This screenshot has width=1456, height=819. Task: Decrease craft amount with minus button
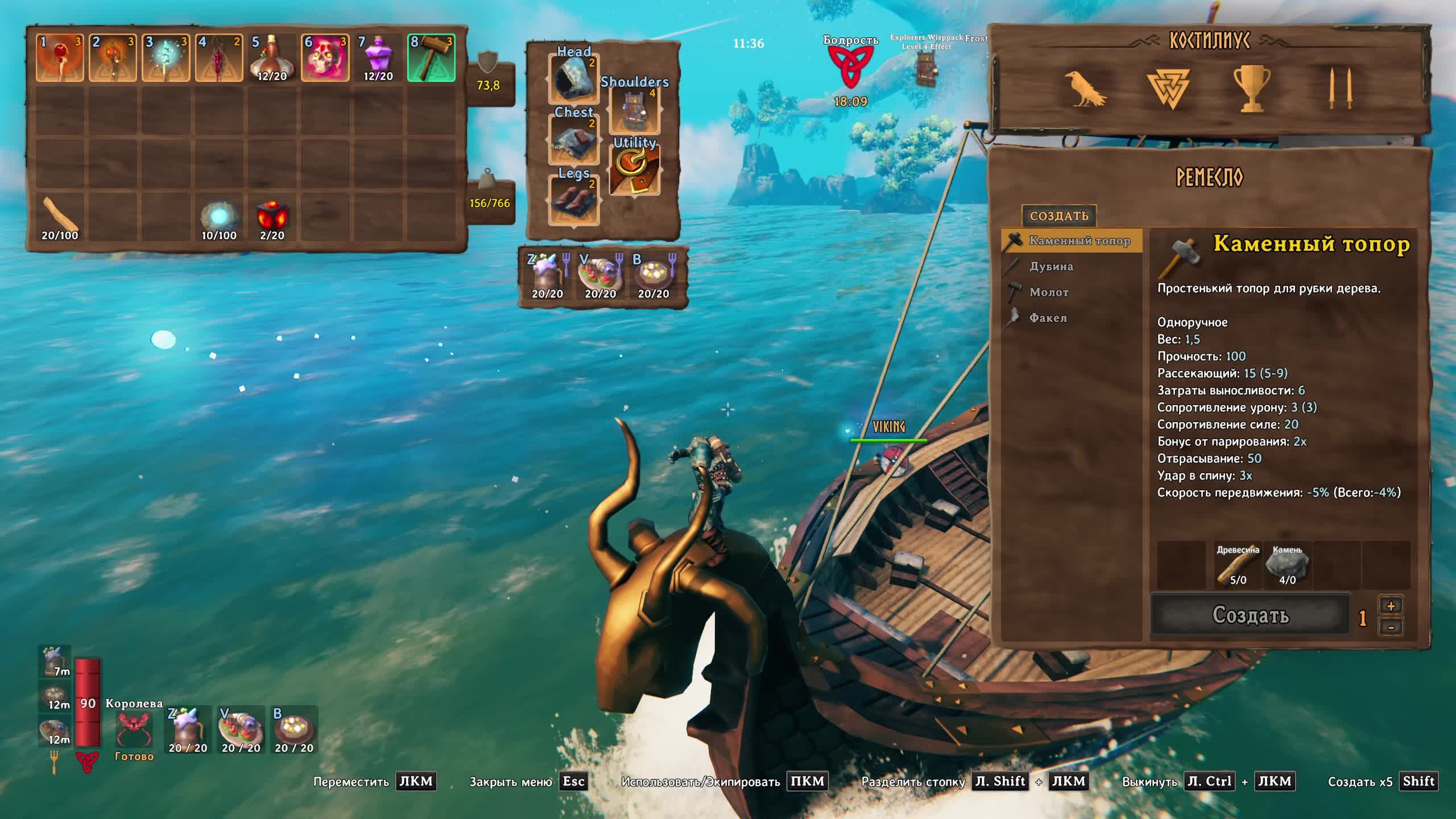pyautogui.click(x=1391, y=627)
